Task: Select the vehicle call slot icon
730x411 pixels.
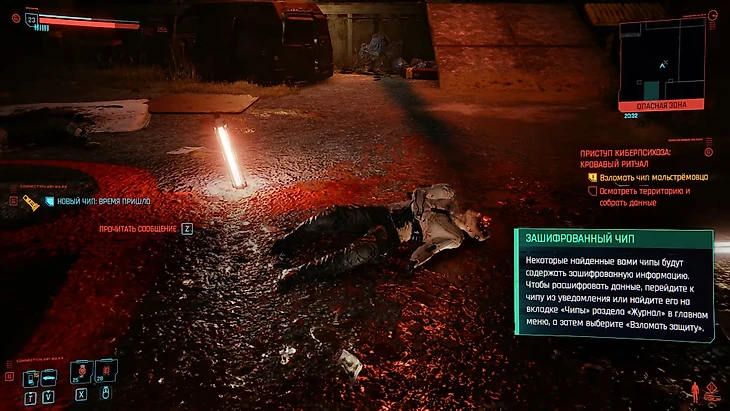Action: click(49, 378)
